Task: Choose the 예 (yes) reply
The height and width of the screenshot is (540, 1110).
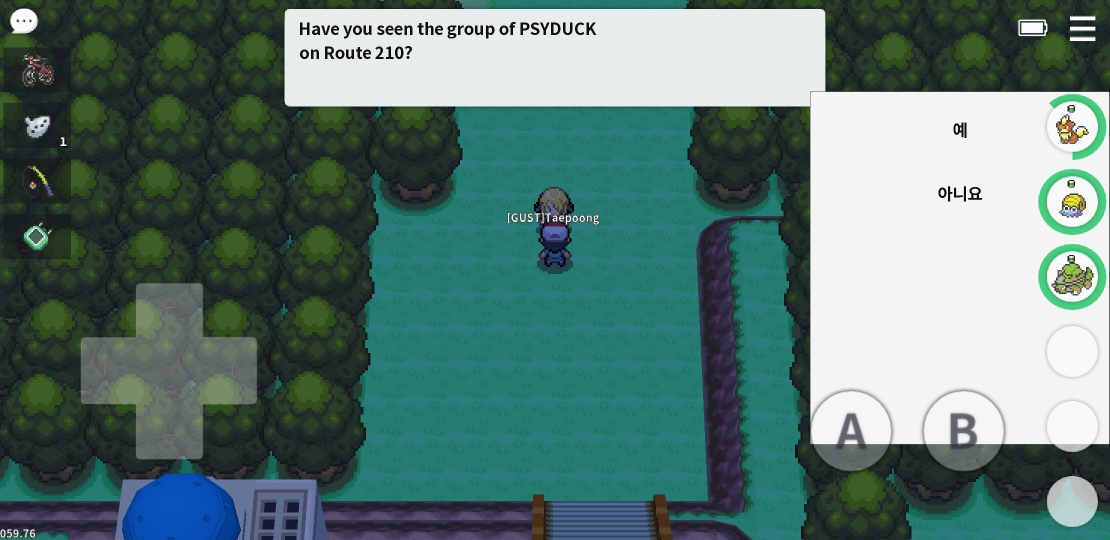Action: tap(959, 130)
